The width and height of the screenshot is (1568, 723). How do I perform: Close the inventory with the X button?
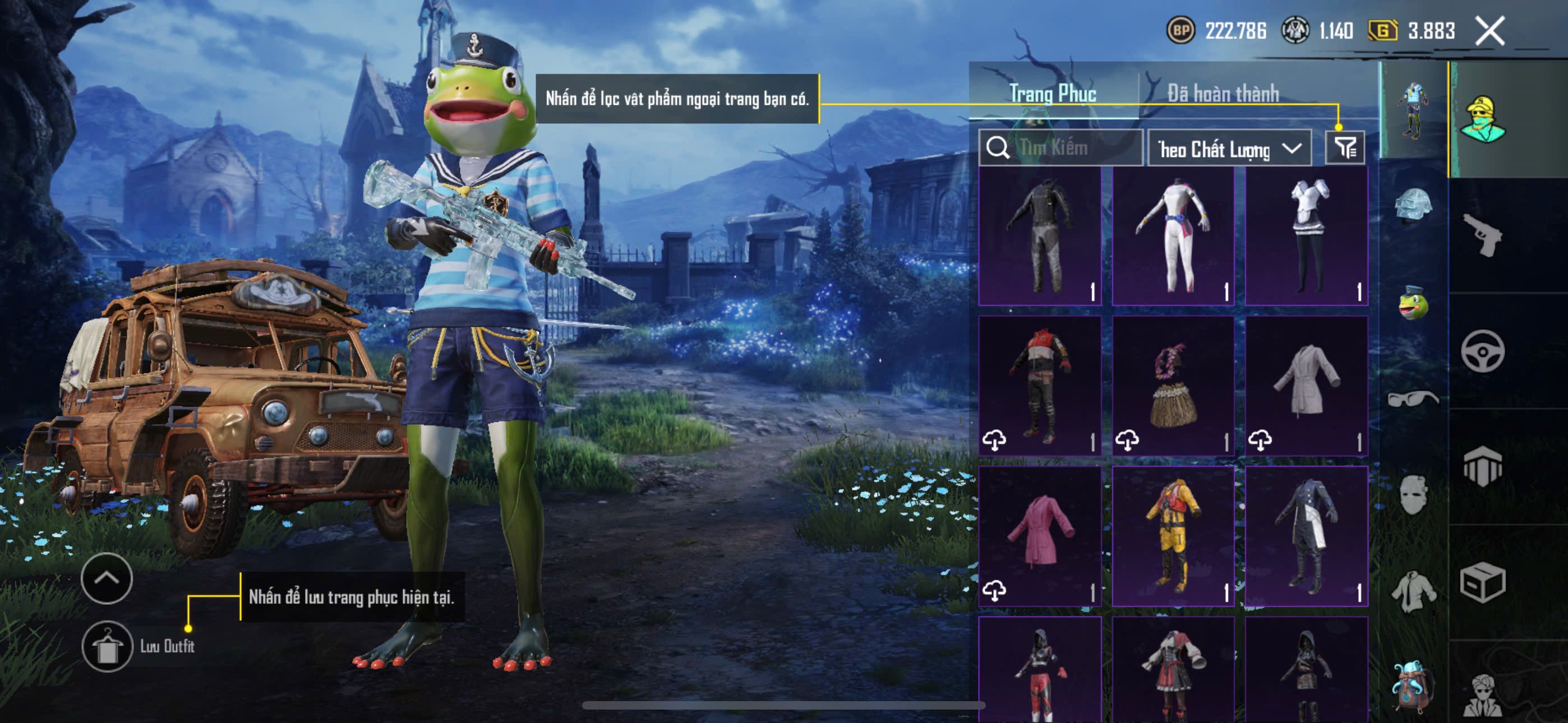click(x=1489, y=30)
